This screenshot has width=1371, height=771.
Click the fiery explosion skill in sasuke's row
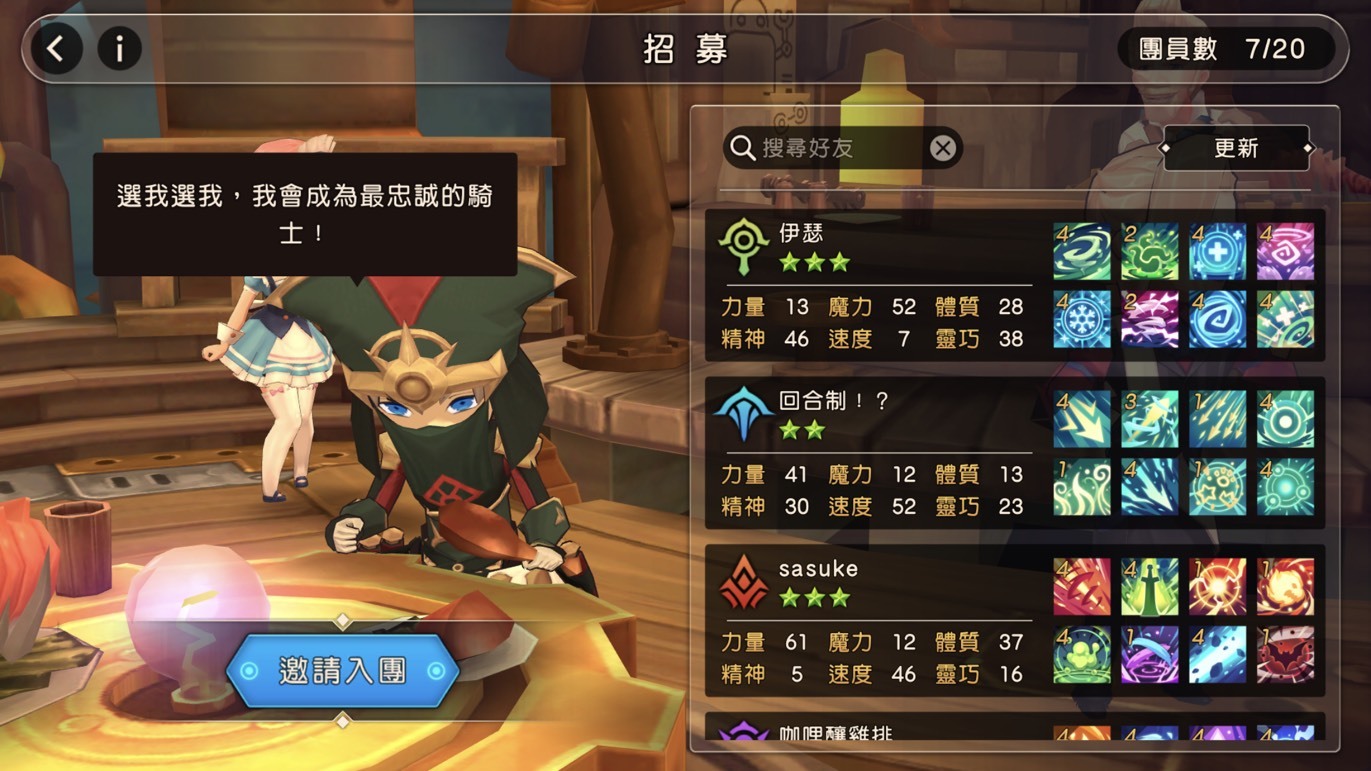[x=1285, y=585]
